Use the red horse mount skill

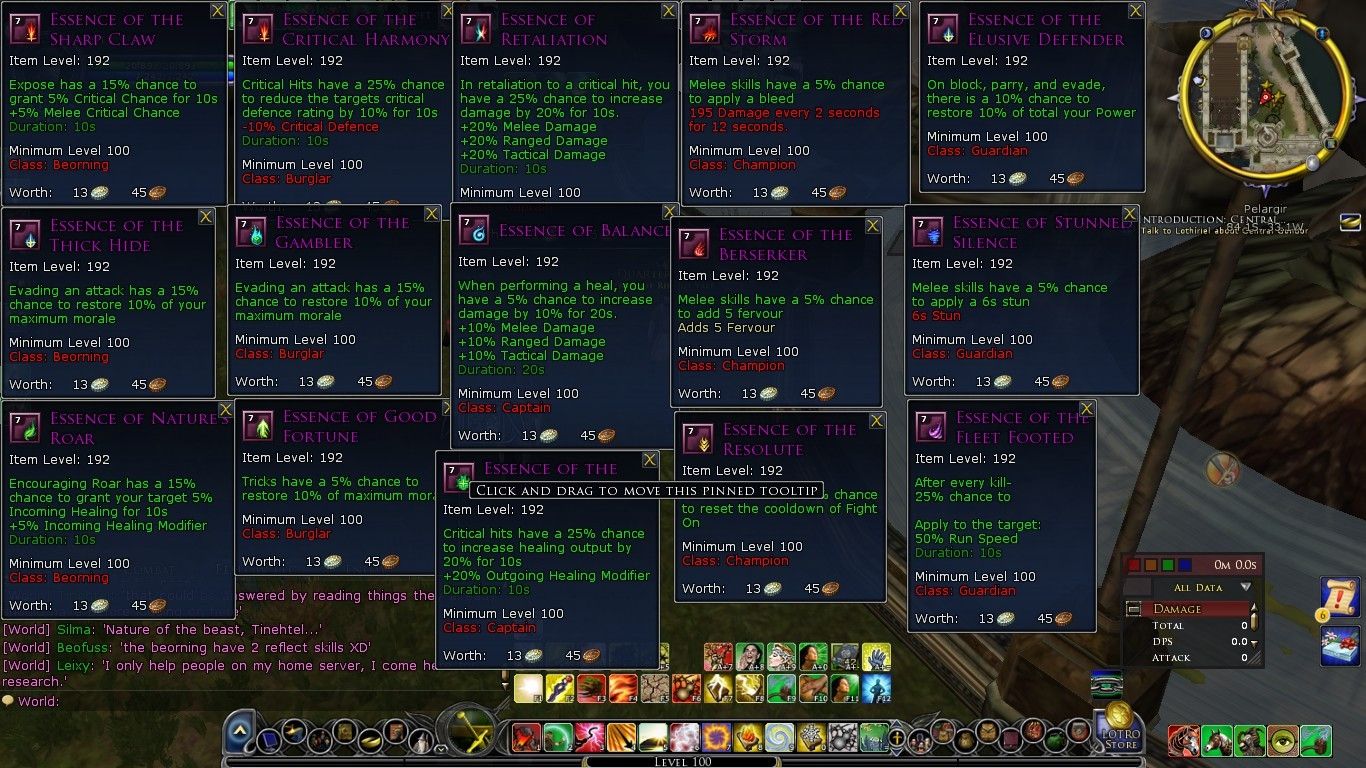[x=1184, y=741]
